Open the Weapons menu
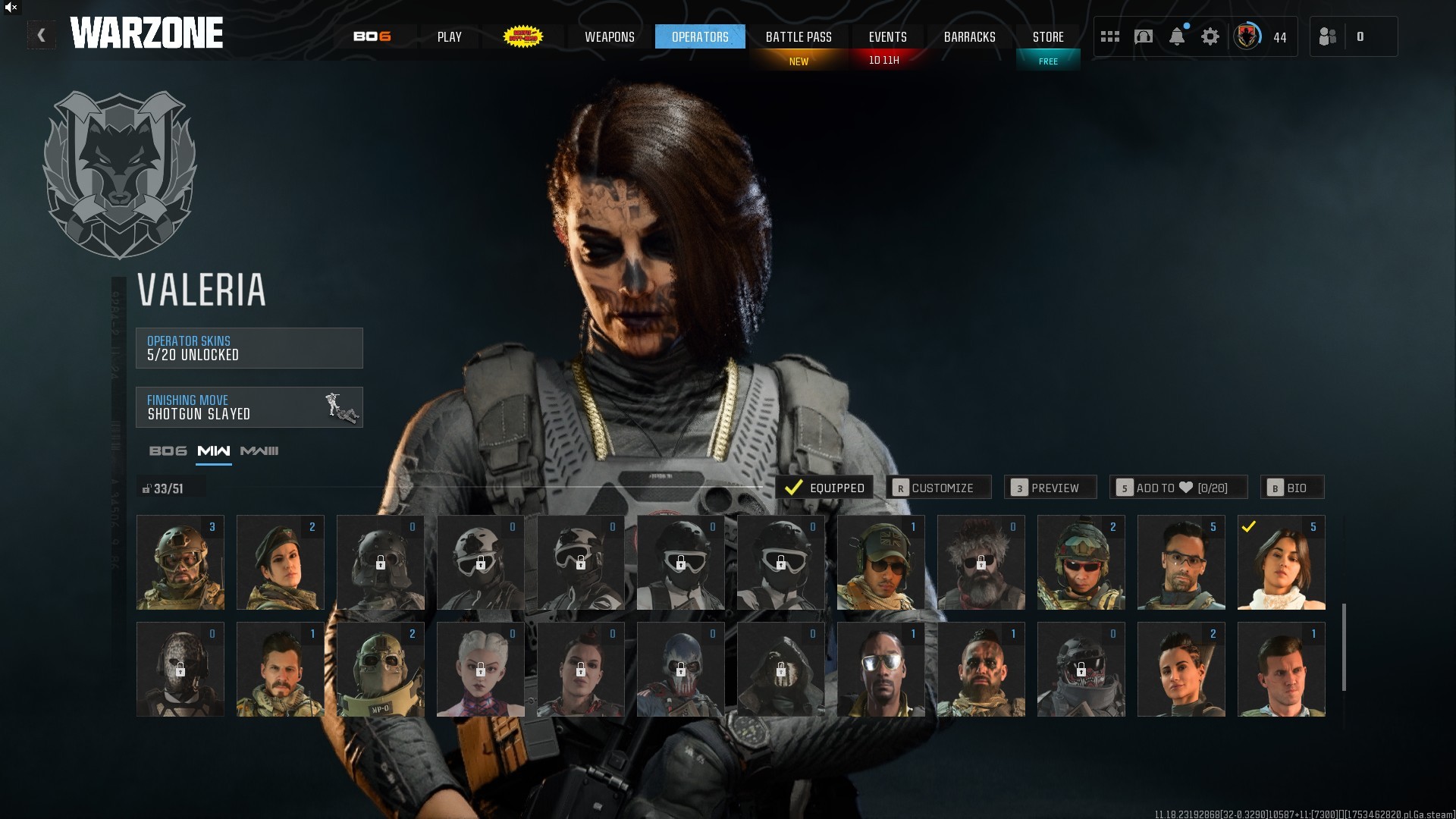 coord(609,36)
